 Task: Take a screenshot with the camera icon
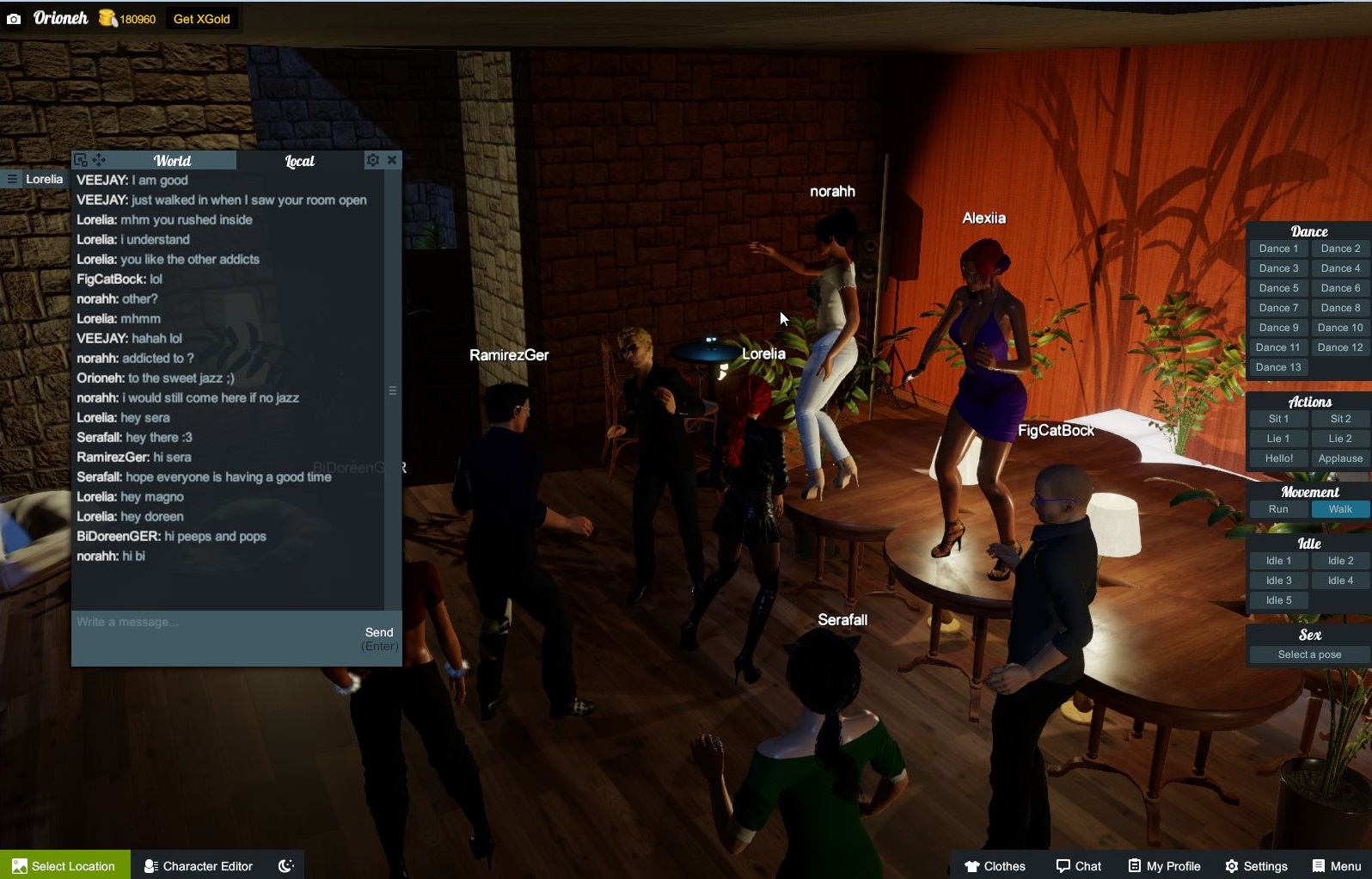pos(14,19)
